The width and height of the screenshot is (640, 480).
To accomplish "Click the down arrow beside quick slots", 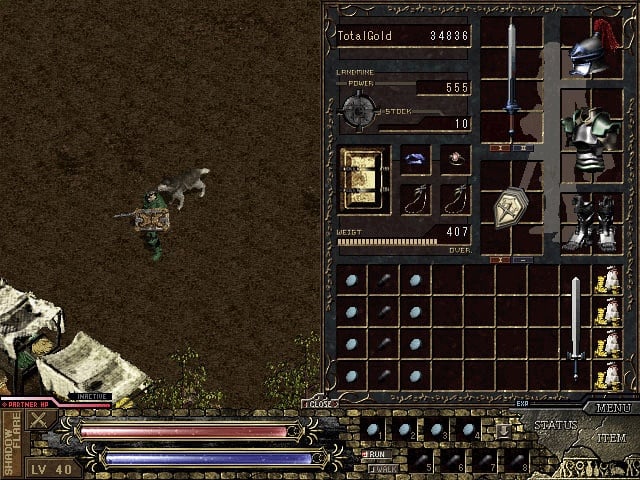I will point(504,430).
